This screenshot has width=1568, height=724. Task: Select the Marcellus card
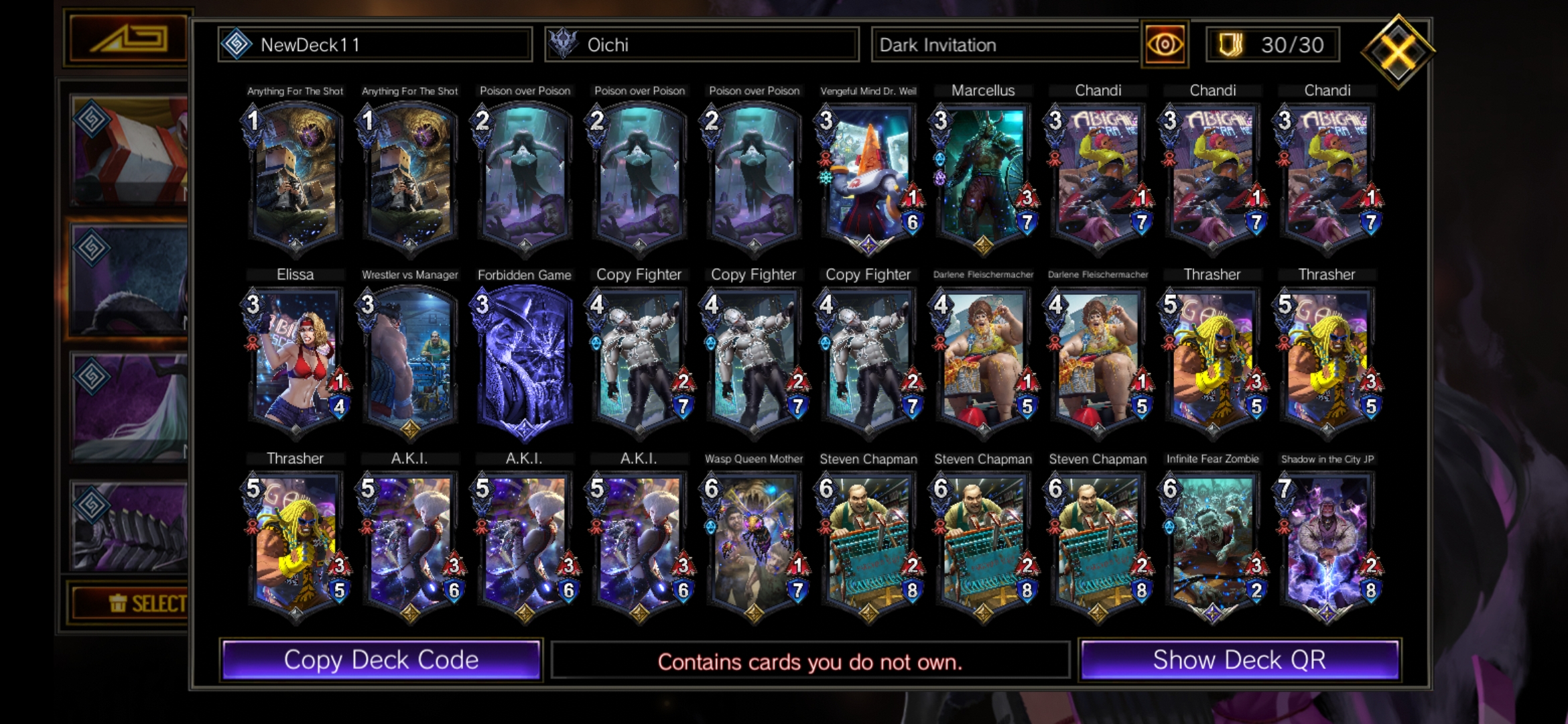click(x=983, y=178)
